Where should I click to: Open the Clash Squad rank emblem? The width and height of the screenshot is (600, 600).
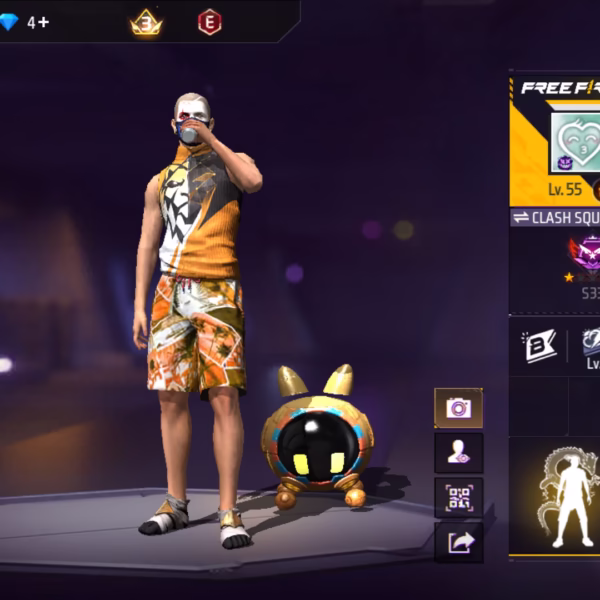point(583,256)
